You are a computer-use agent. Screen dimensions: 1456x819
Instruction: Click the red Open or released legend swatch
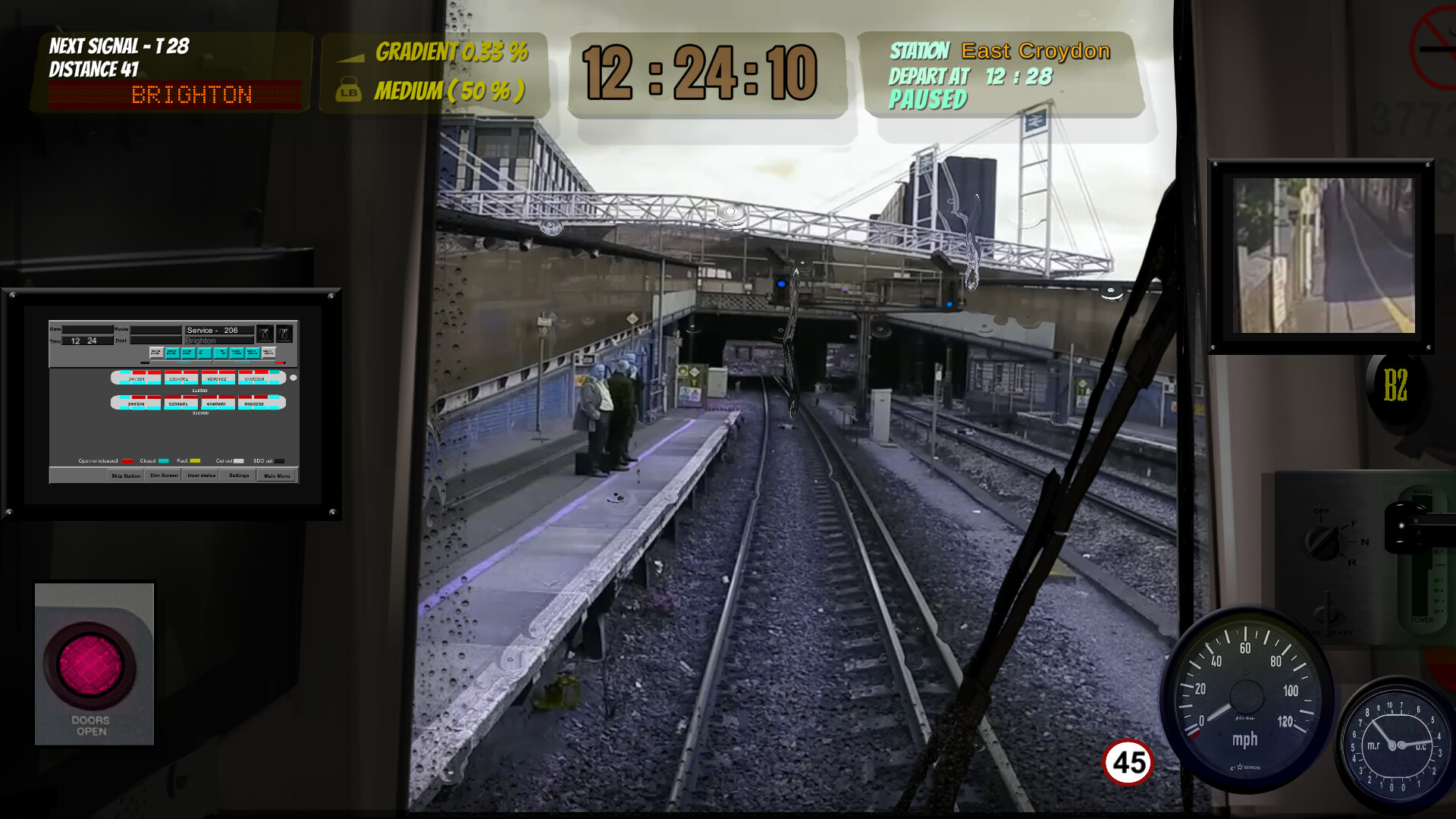[x=127, y=460]
